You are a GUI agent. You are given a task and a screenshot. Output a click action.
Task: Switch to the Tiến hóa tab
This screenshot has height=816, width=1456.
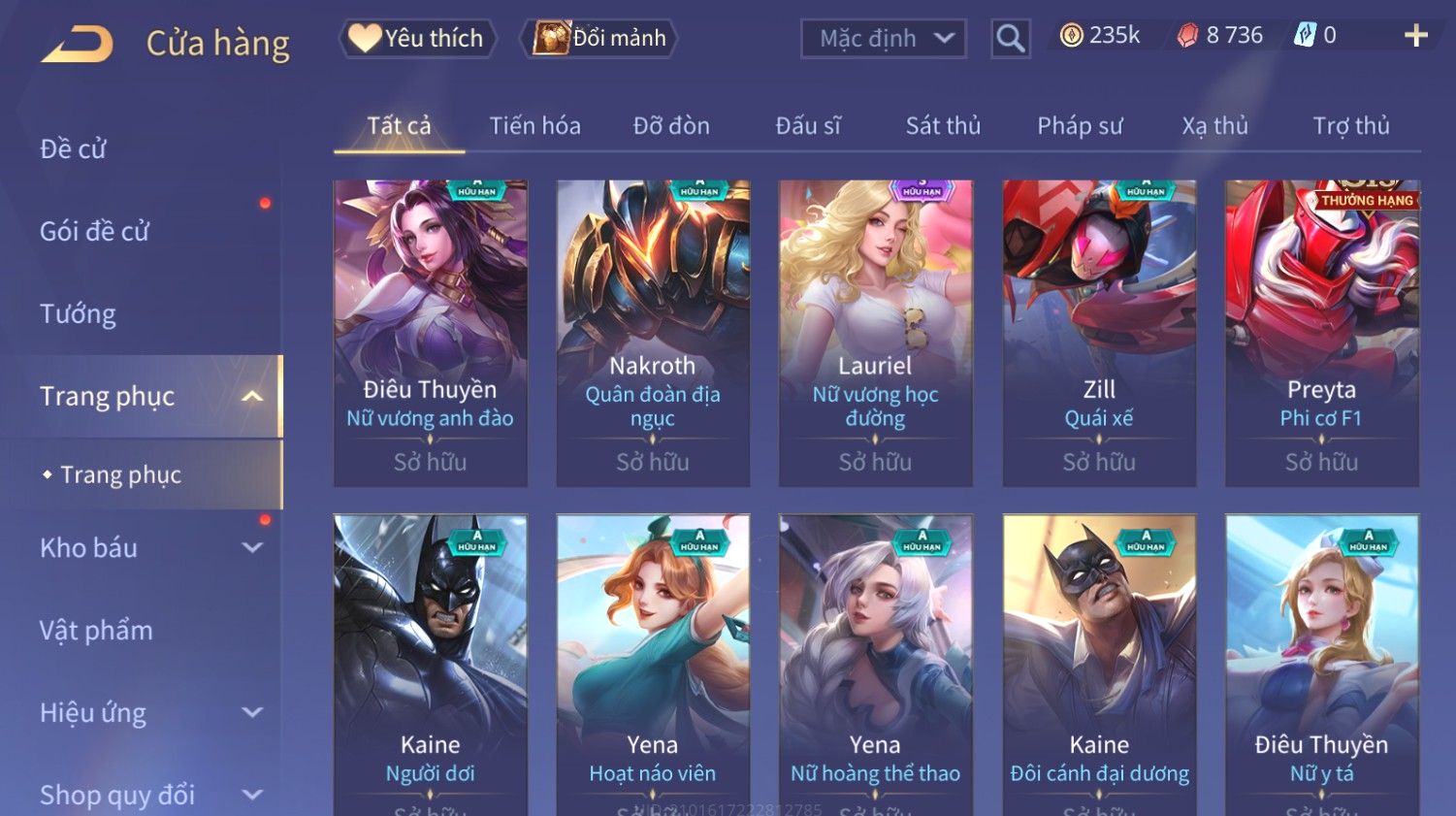(534, 126)
